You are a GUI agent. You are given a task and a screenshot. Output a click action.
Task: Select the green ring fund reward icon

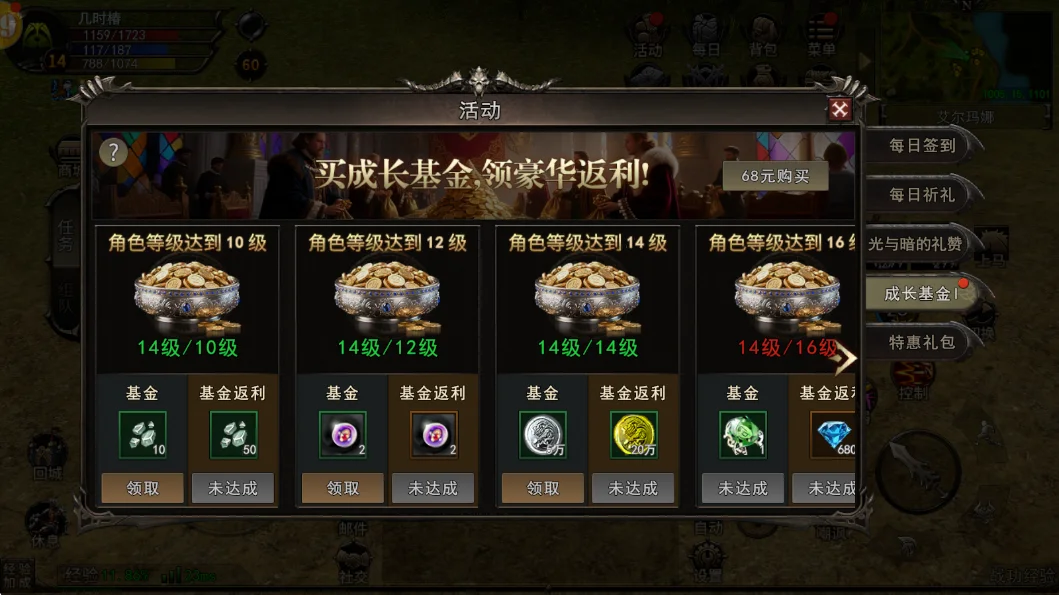pyautogui.click(x=743, y=435)
